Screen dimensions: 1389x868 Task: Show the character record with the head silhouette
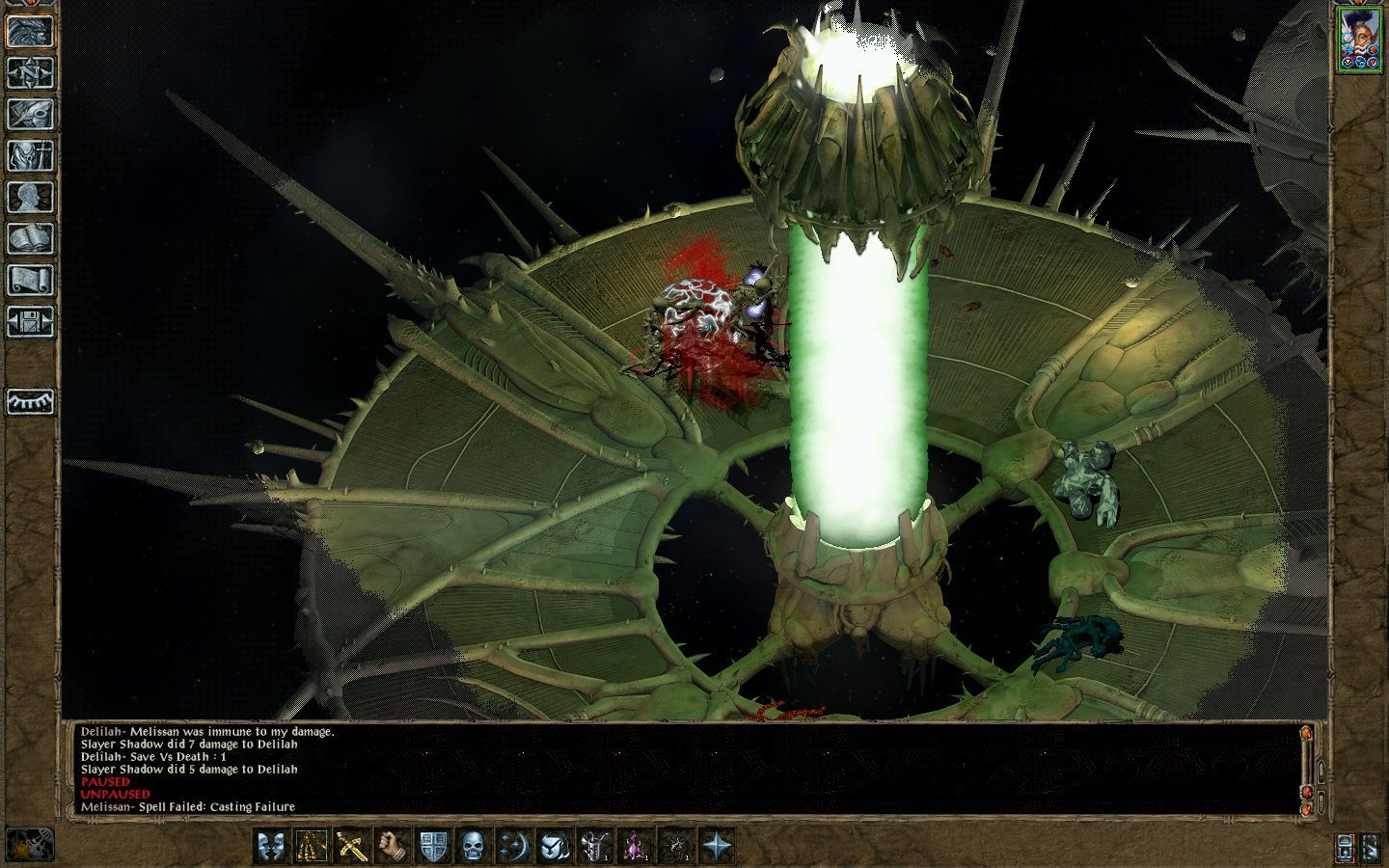30,197
